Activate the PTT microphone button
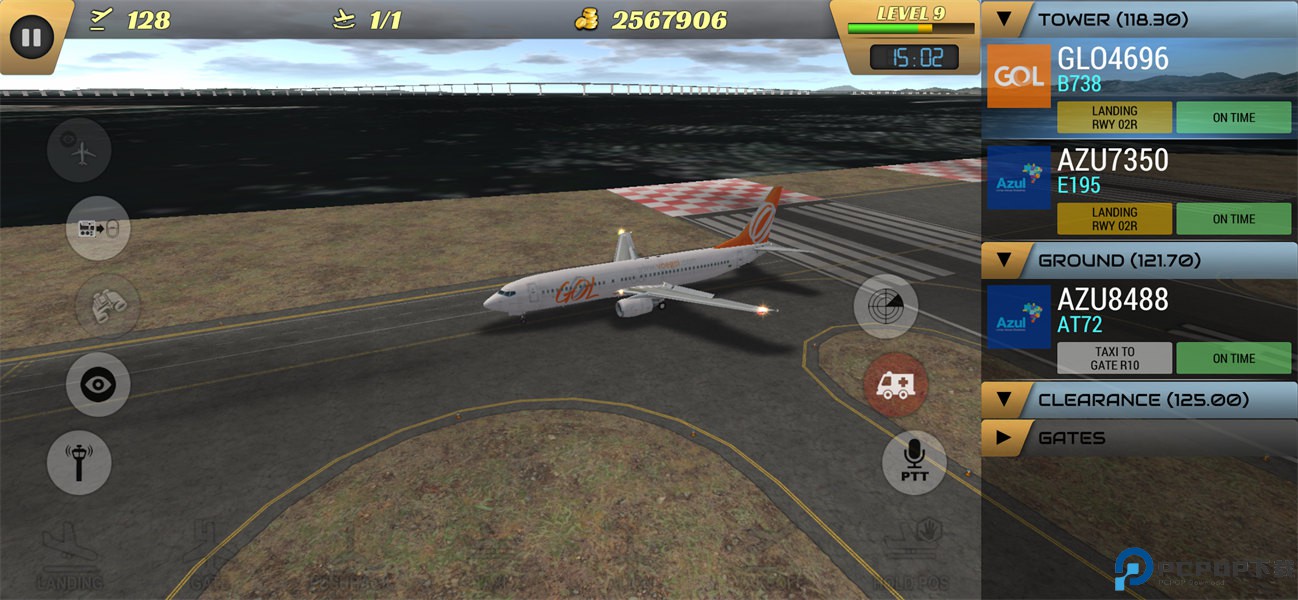Viewport: 1298px width, 600px height. (914, 463)
